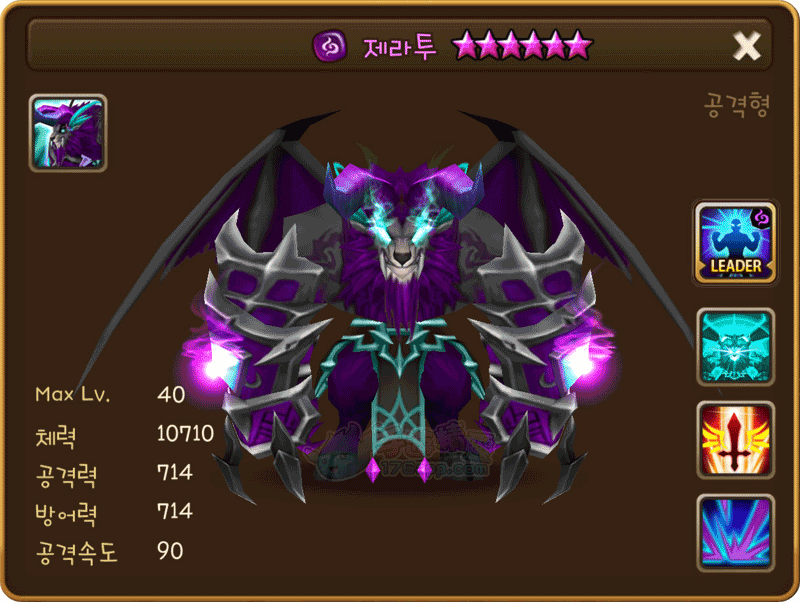Screen dimensions: 800x602
Task: View the teal demon face skill
Action: 736,346
